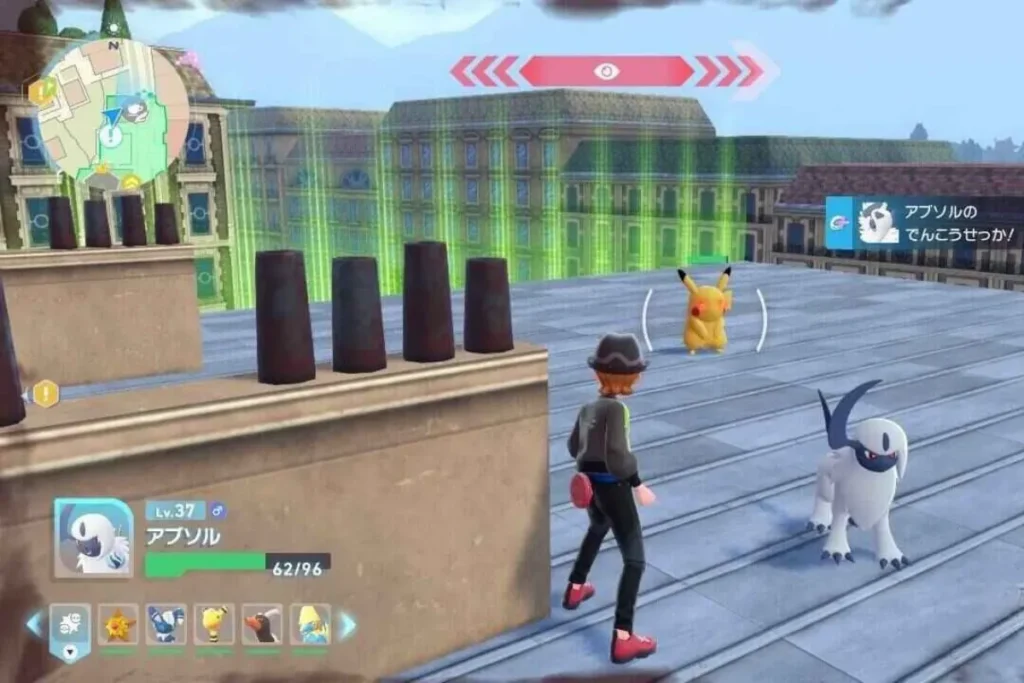Target the bracketed Pikachu
This screenshot has width=1024, height=683.
(705, 310)
